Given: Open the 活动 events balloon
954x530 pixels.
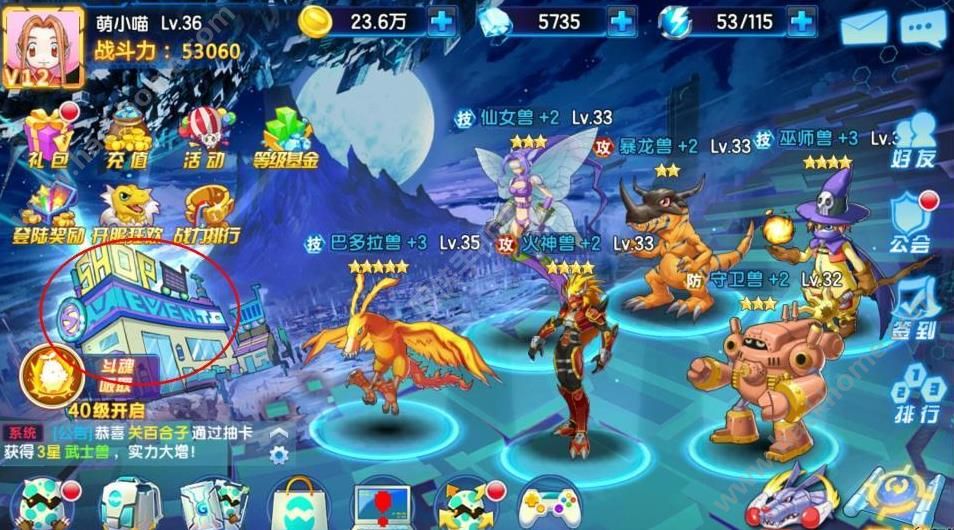Looking at the screenshot, I should tap(205, 136).
